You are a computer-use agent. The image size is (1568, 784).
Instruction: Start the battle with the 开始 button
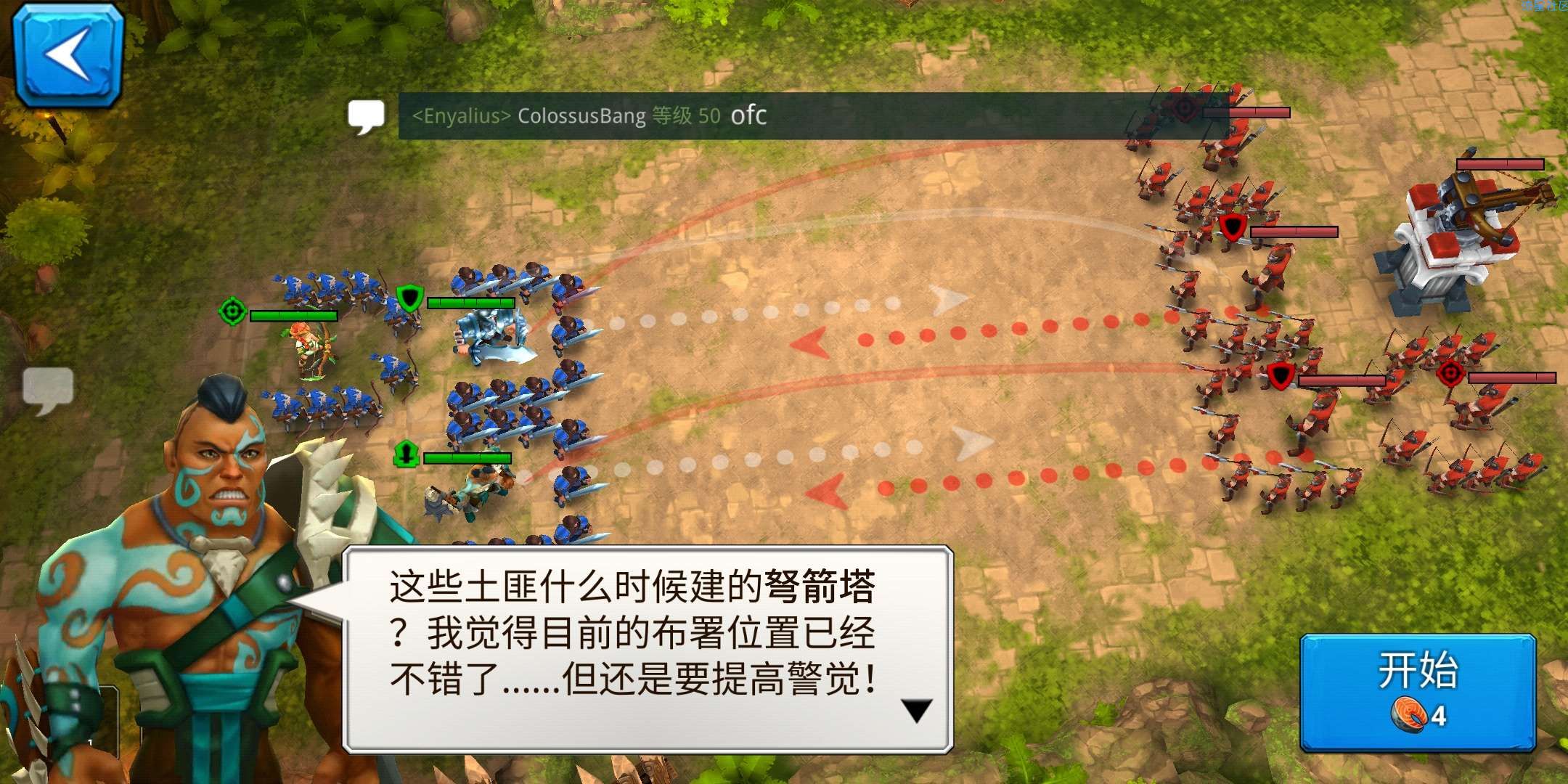1418,691
